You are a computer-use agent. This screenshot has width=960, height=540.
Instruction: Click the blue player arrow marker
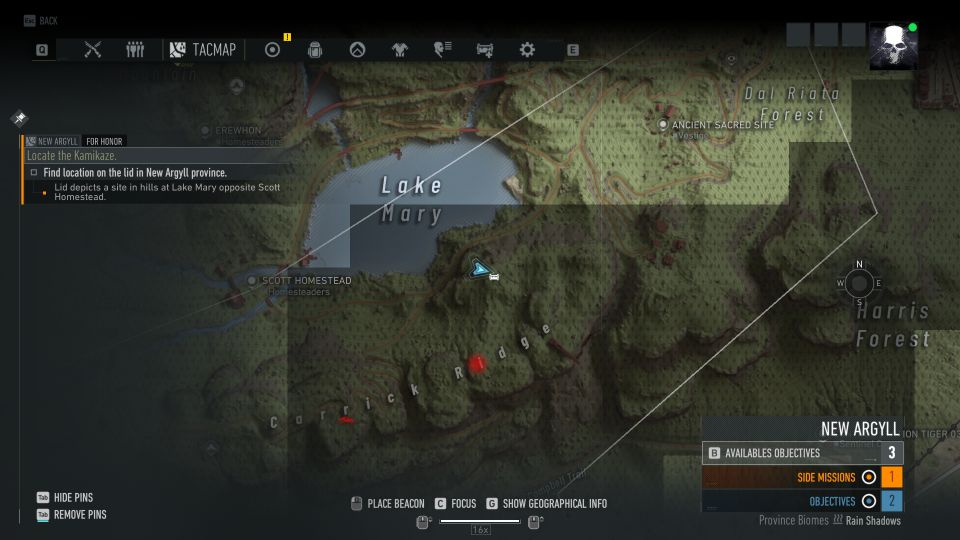480,268
